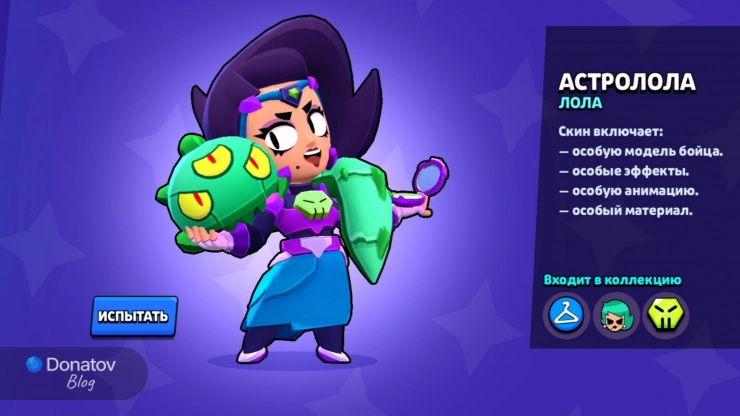
Task: Click the blue ИСПЫТАТЬ button
Action: coord(133,316)
